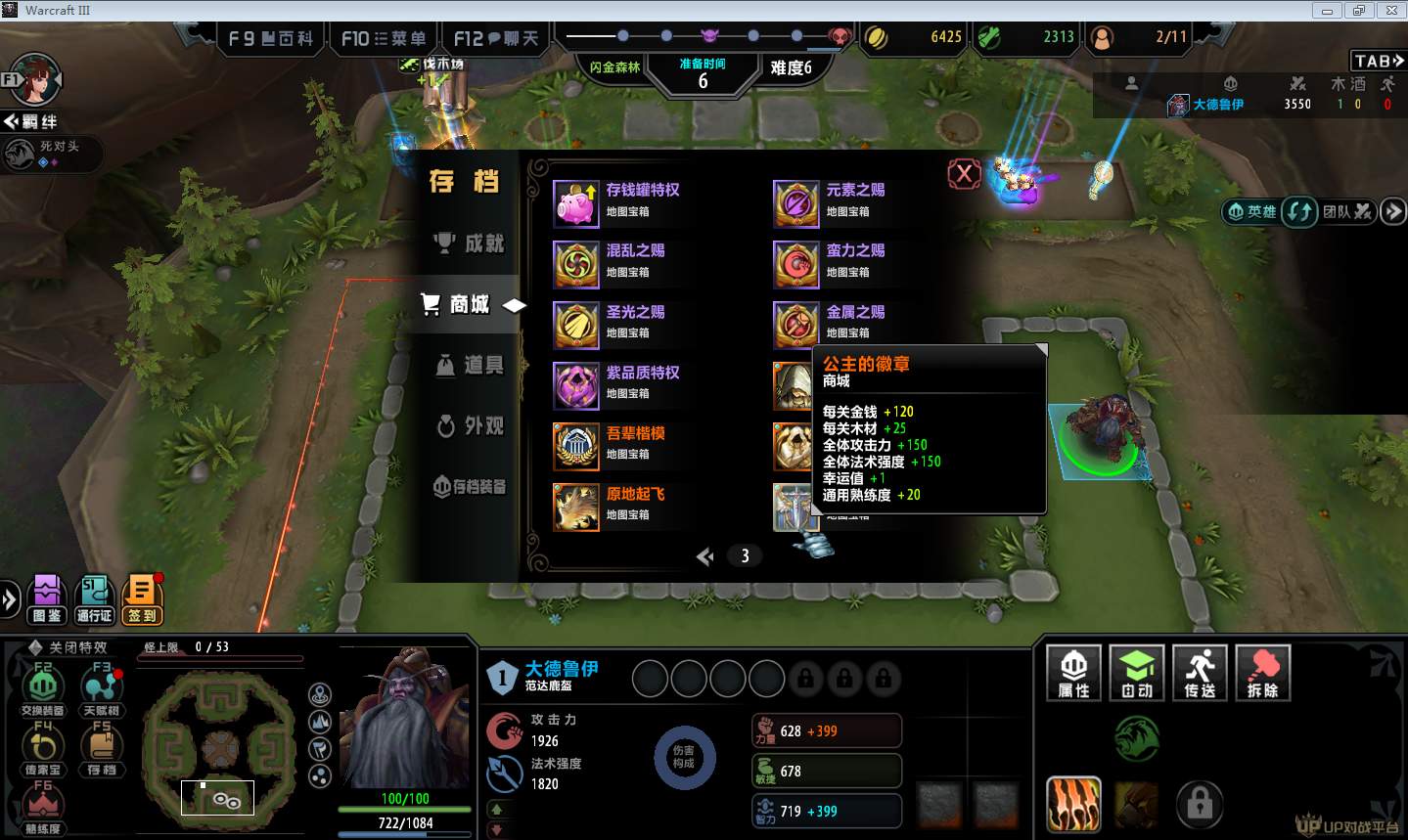The image size is (1408, 840).
Task: Choose the 吾辈楷模 shop item
Action: click(x=576, y=446)
